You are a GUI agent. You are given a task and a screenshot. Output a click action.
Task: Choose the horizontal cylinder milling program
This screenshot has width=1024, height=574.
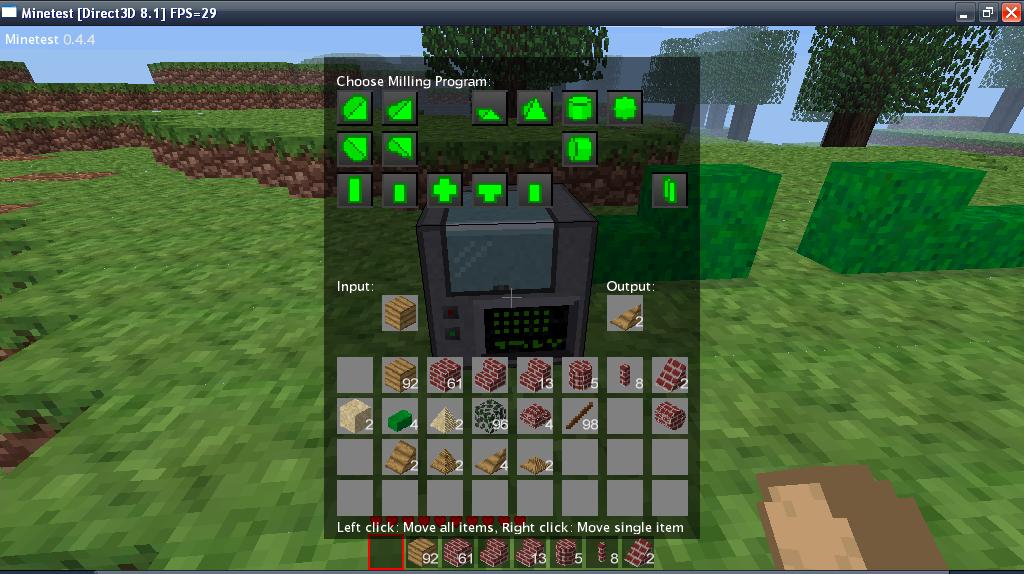[580, 149]
